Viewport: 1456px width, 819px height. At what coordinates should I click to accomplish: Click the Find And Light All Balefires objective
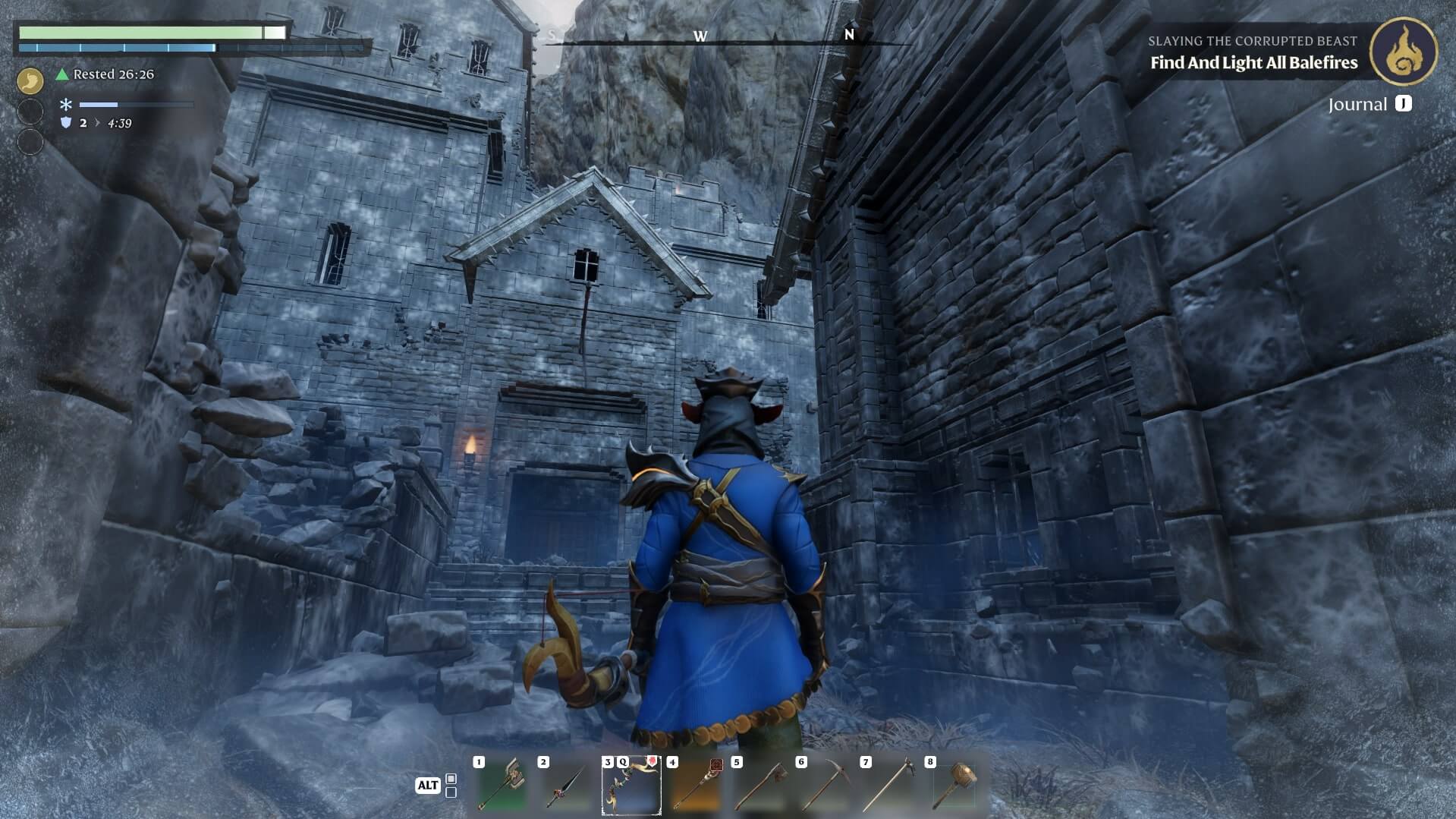pos(1253,63)
